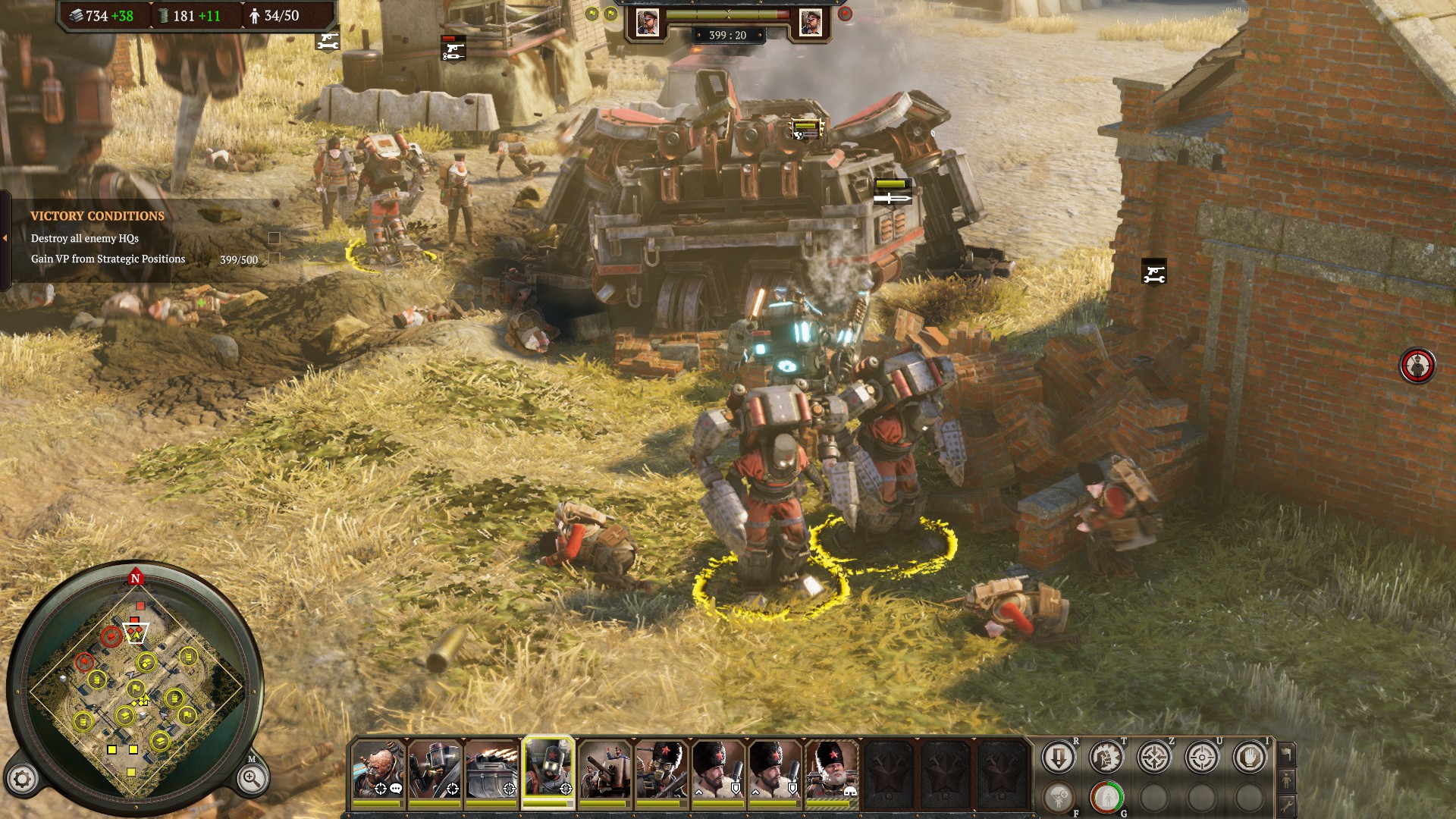Select the bald hero unit portrait
Image resolution: width=1456 pixels, height=819 pixels.
(378, 770)
